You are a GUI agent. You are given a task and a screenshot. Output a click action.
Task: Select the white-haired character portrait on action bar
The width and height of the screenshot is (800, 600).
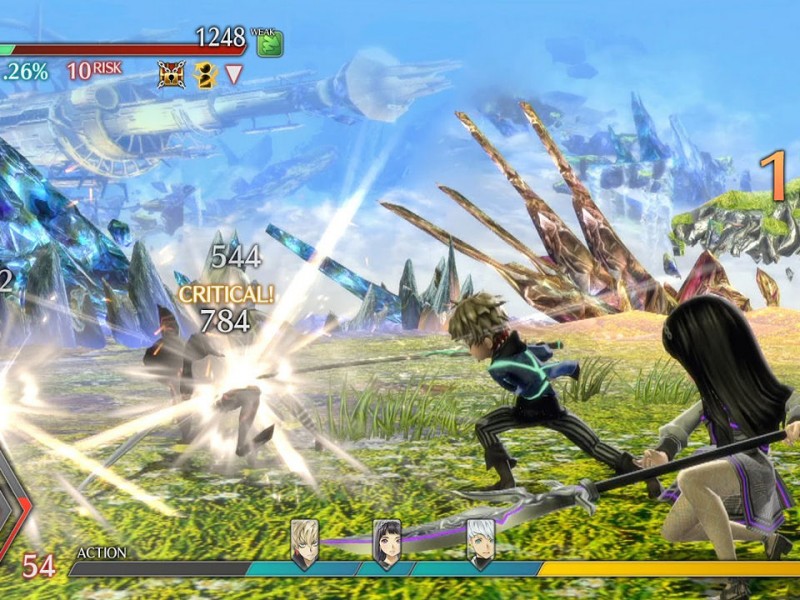pyautogui.click(x=481, y=542)
